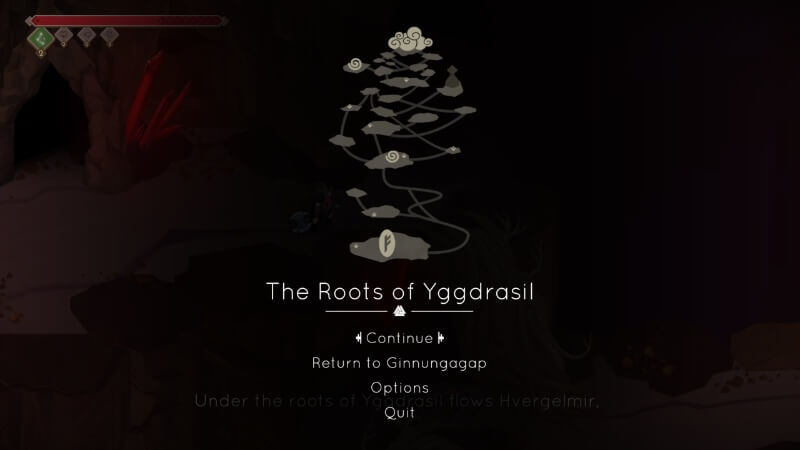Quit the game from pause menu
Screen dimensions: 800x450
[x=399, y=413]
